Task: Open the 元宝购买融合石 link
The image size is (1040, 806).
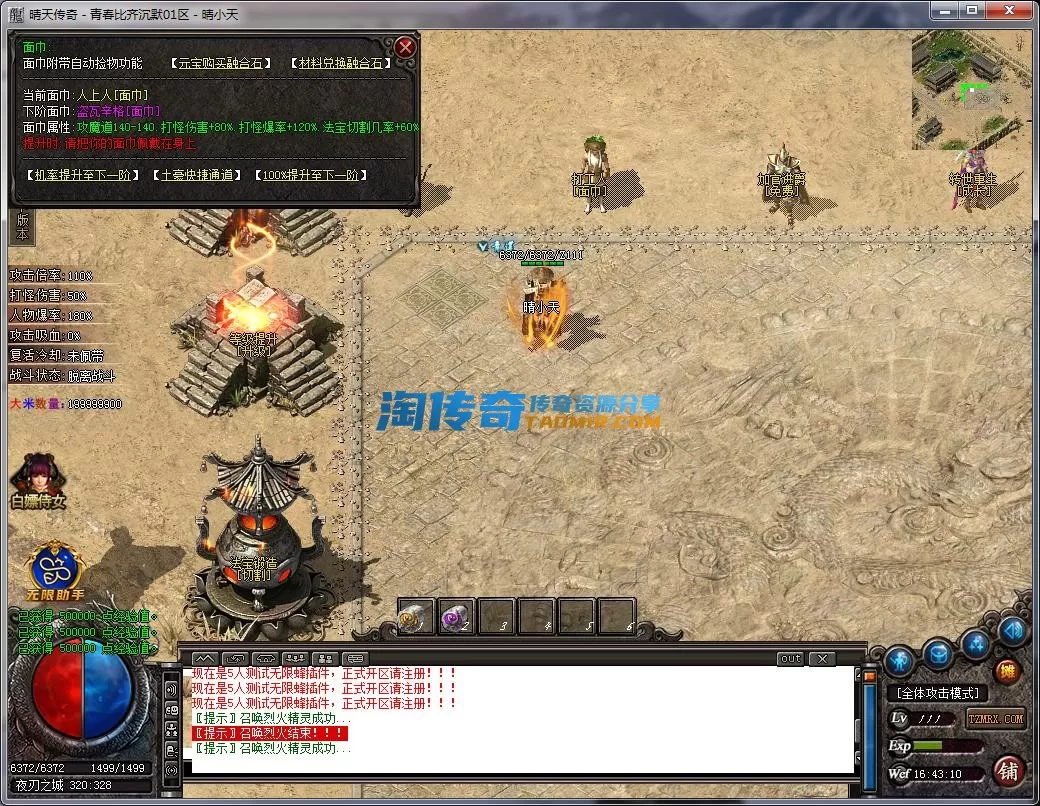Action: pos(220,63)
